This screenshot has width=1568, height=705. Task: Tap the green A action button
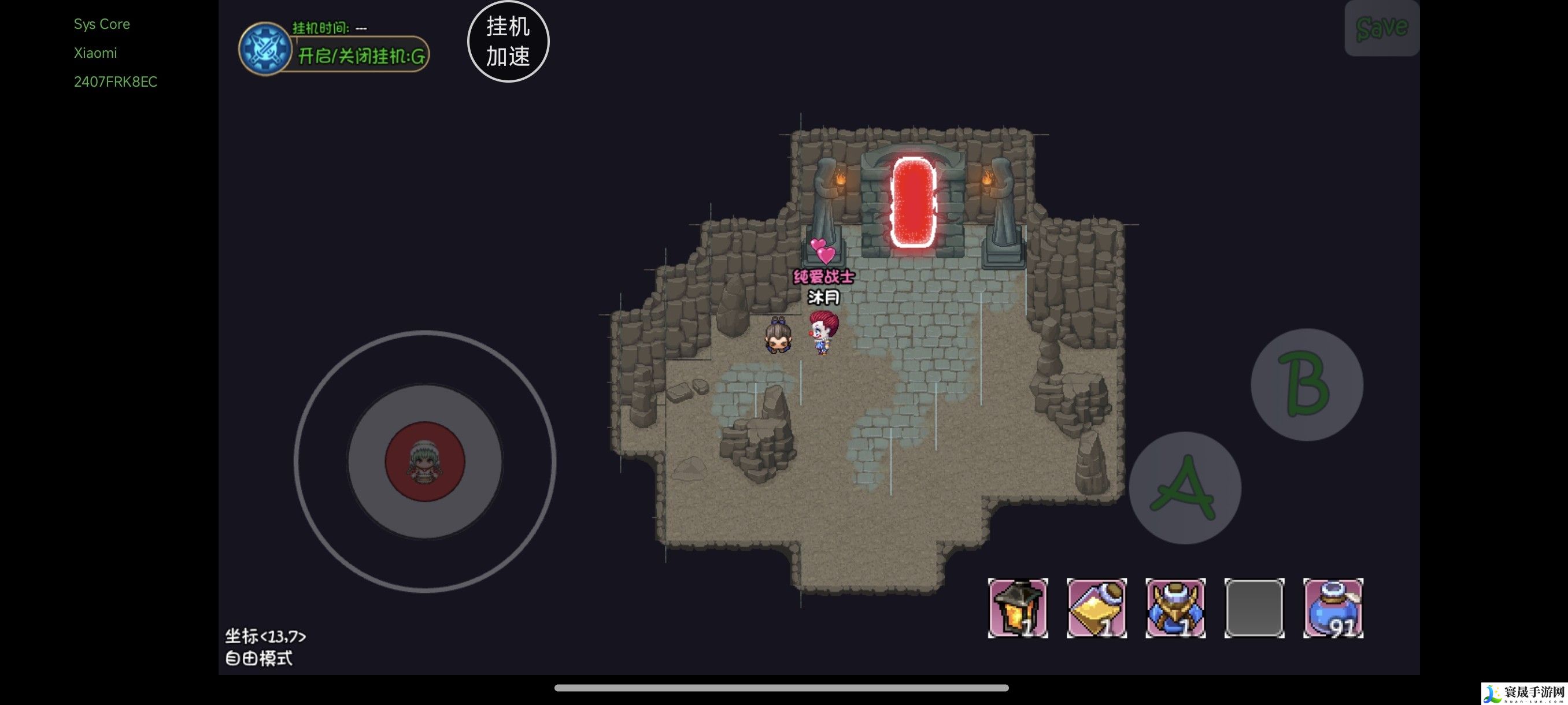[1184, 488]
